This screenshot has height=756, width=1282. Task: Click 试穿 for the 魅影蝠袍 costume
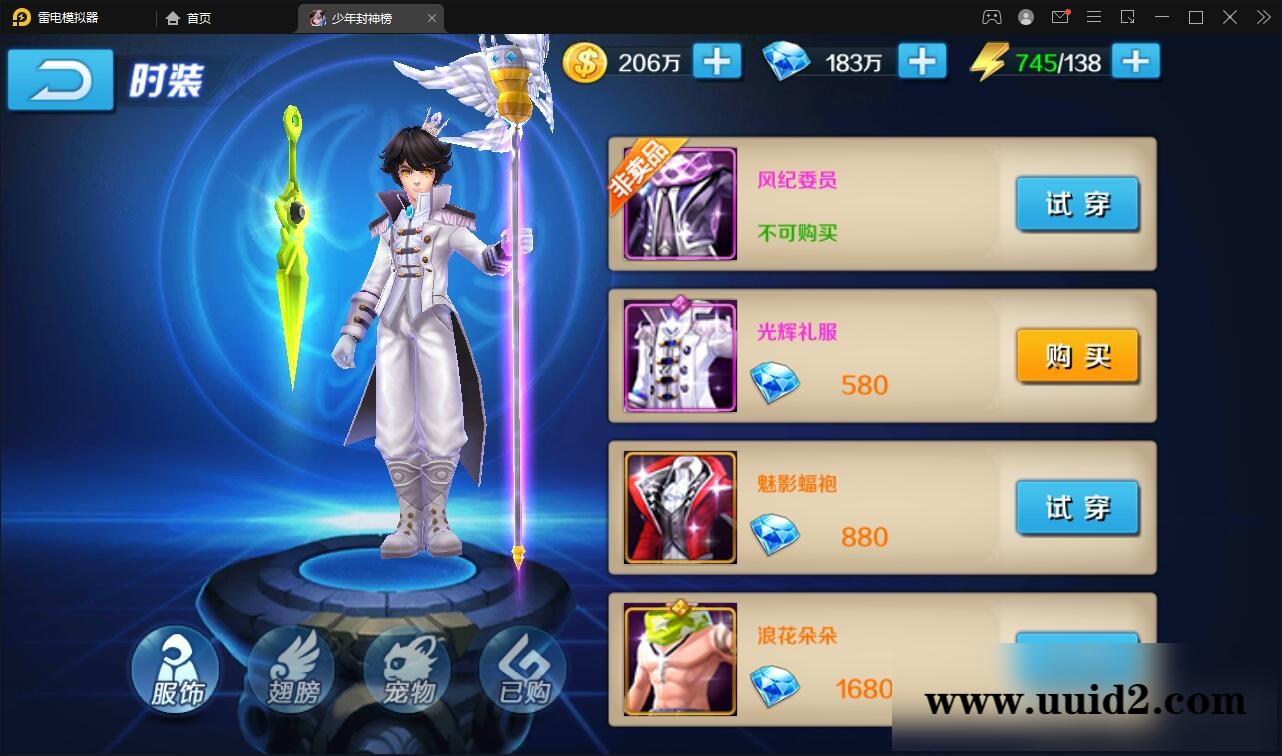click(x=1077, y=507)
